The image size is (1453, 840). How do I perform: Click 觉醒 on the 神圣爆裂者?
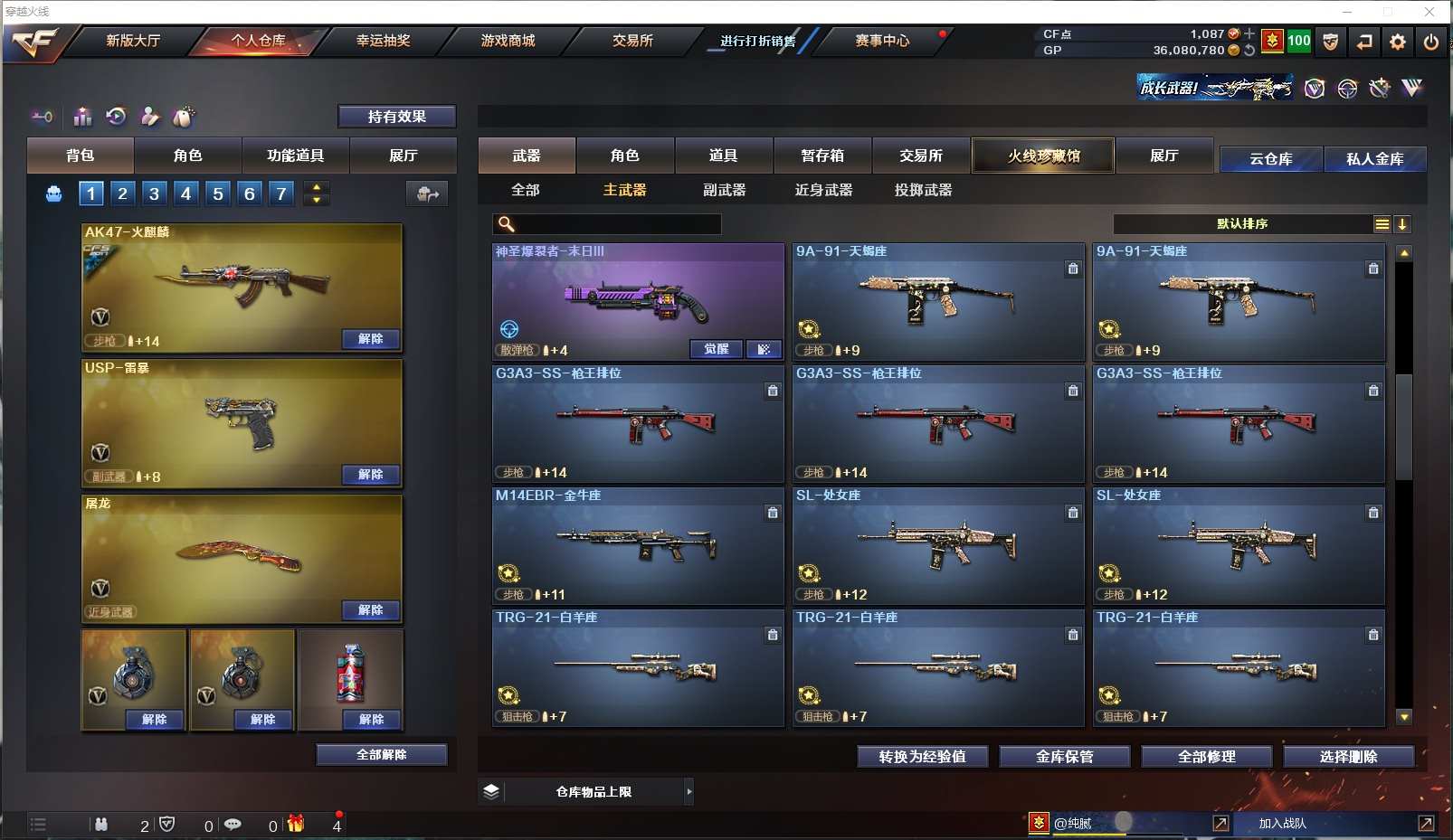pyautogui.click(x=717, y=349)
